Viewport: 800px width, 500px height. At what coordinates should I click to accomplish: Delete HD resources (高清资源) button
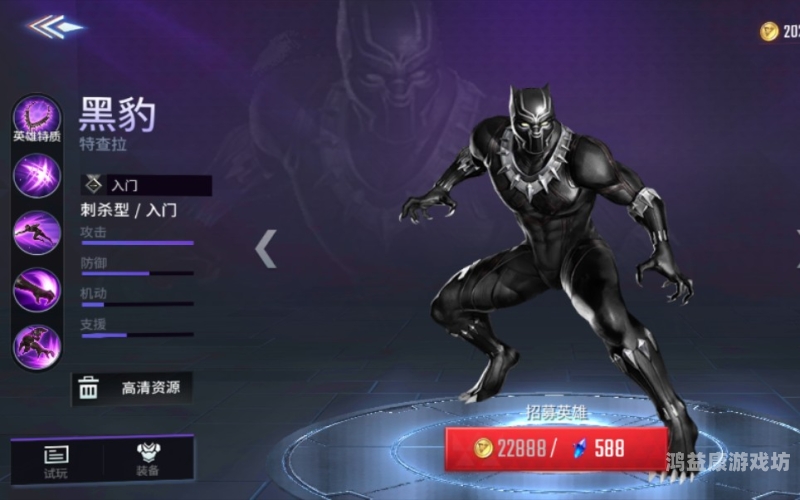tap(131, 388)
